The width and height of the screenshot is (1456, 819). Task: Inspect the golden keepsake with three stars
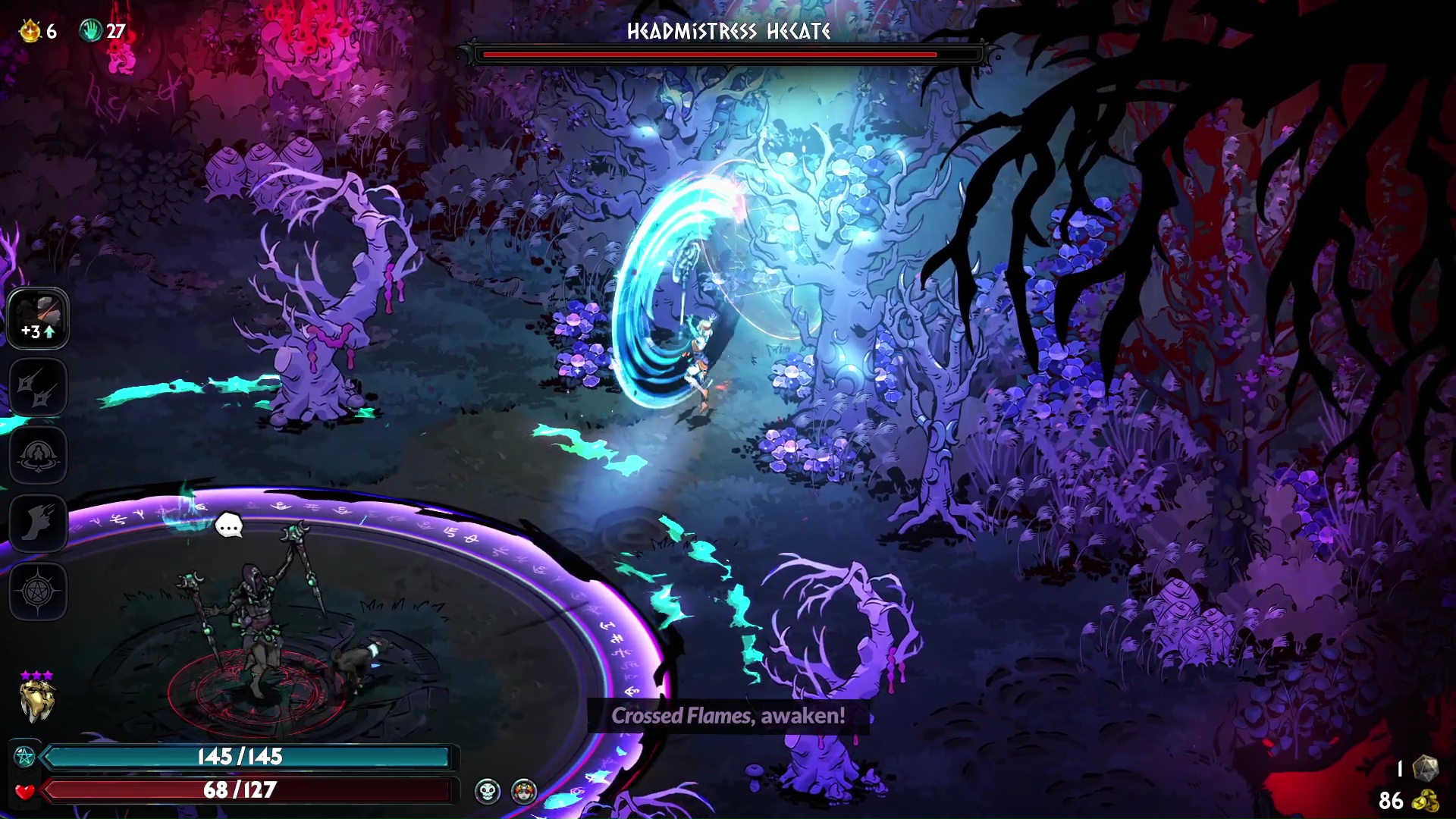coord(36,699)
